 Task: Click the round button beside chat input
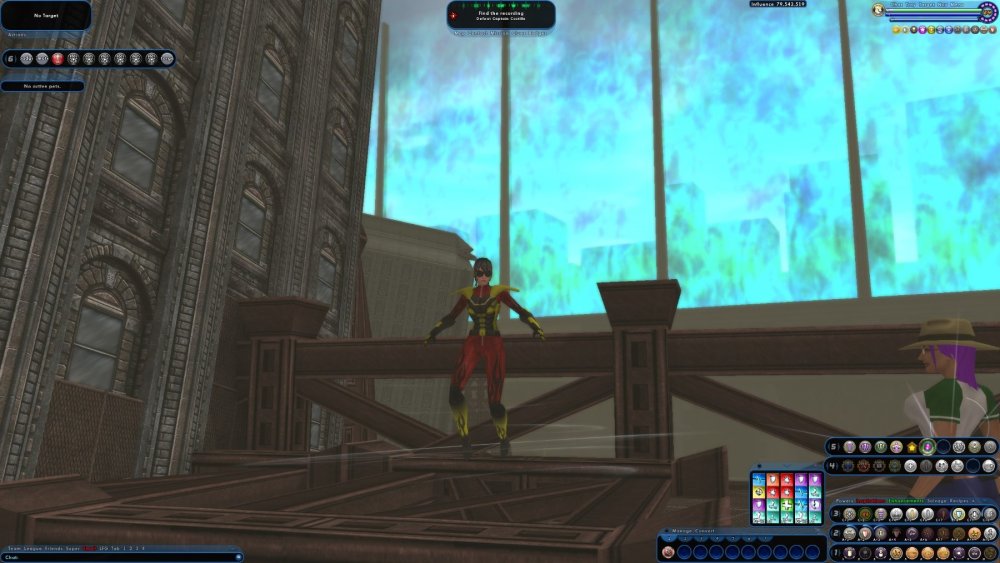click(237, 557)
